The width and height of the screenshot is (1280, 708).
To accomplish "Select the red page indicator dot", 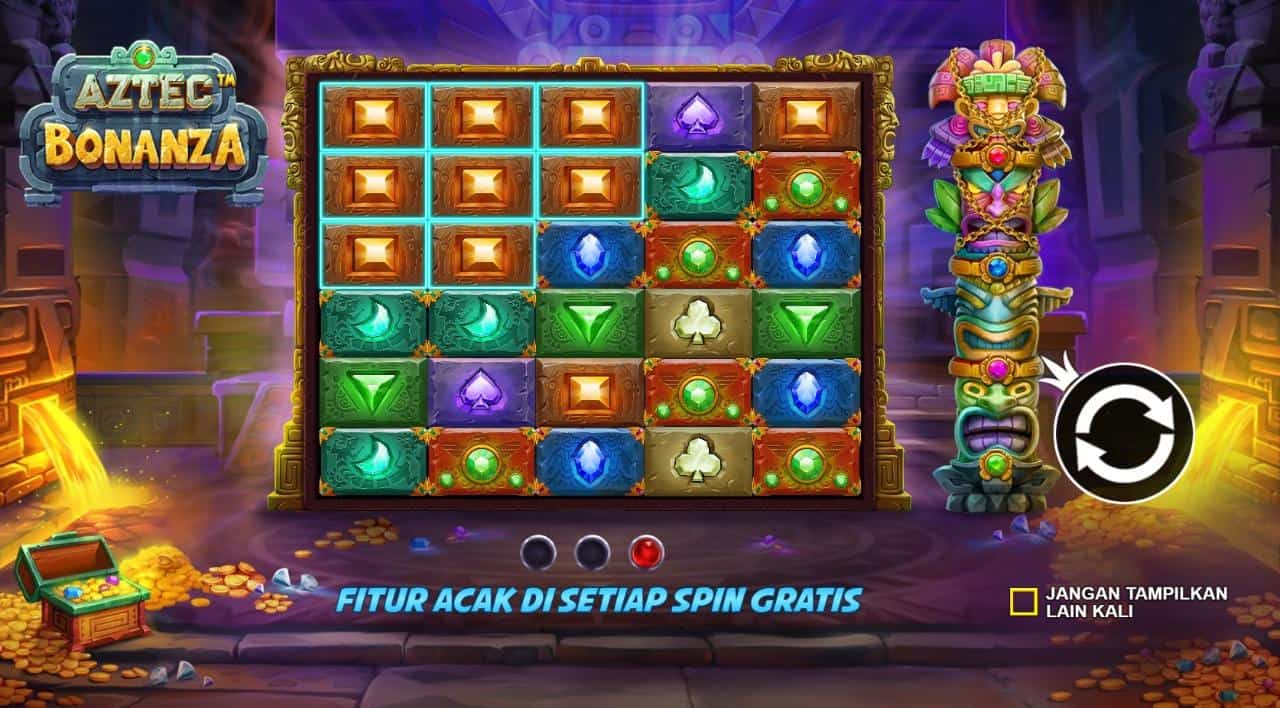I will click(646, 552).
